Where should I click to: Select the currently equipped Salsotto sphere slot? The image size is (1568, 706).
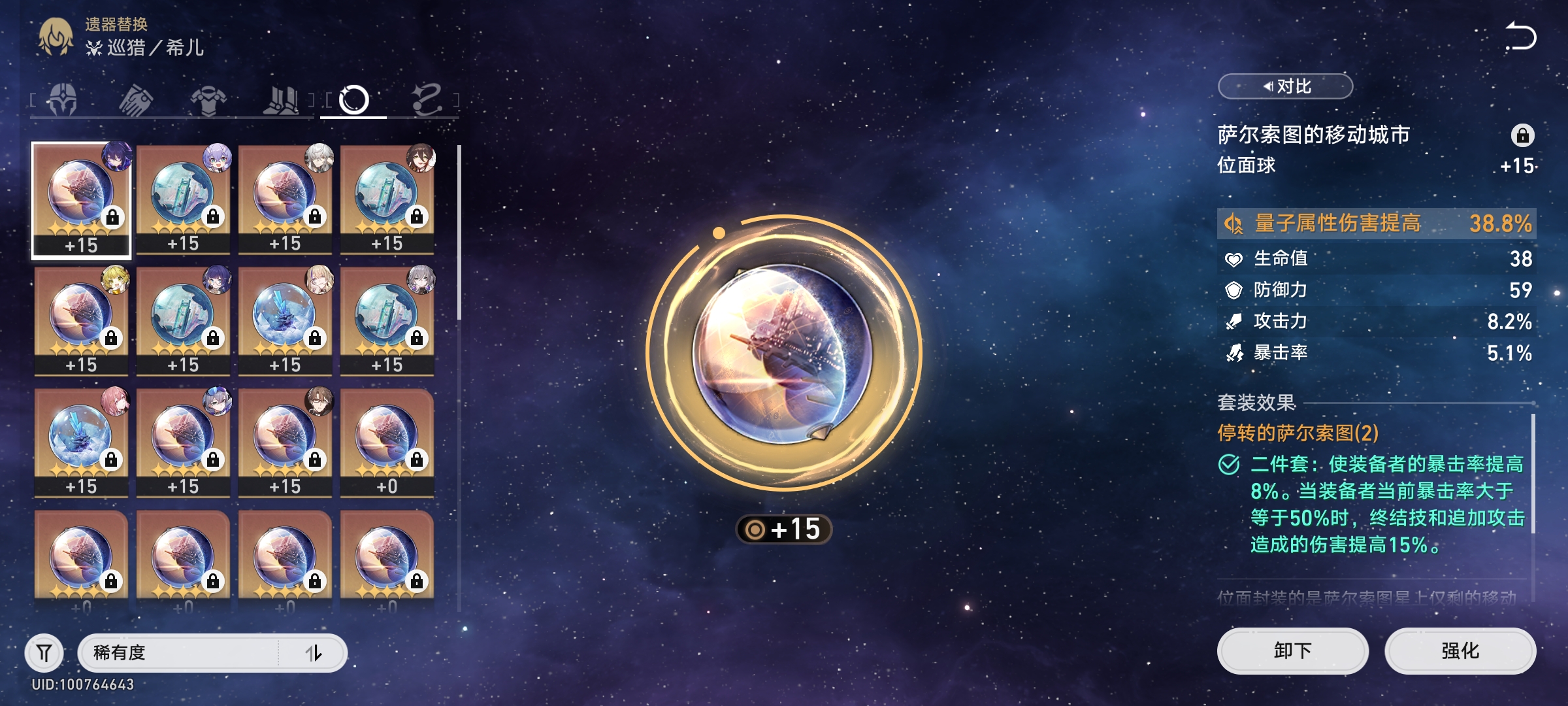click(81, 199)
